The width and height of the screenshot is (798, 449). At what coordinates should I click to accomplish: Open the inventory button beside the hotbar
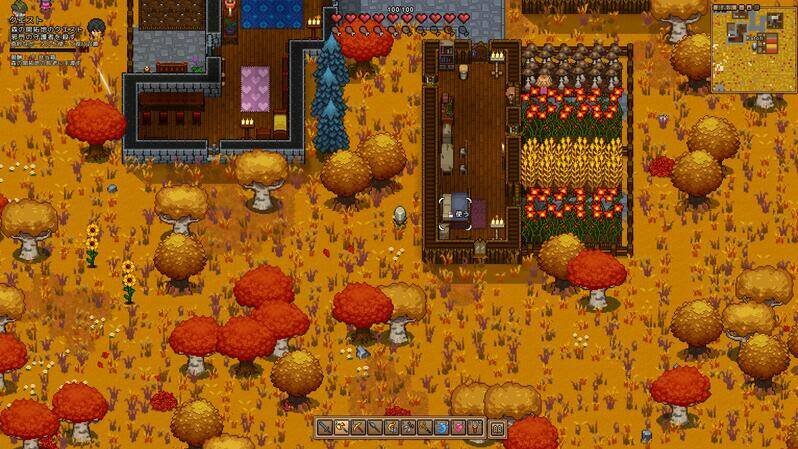(497, 429)
